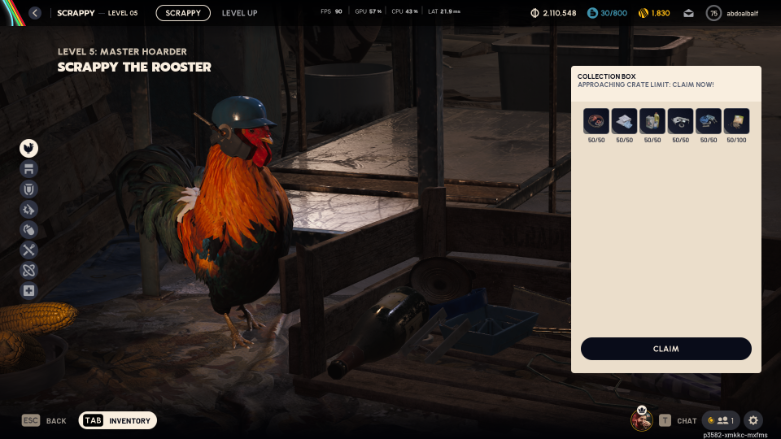Open the Inventory button
This screenshot has height=439, width=781.
click(x=118, y=421)
